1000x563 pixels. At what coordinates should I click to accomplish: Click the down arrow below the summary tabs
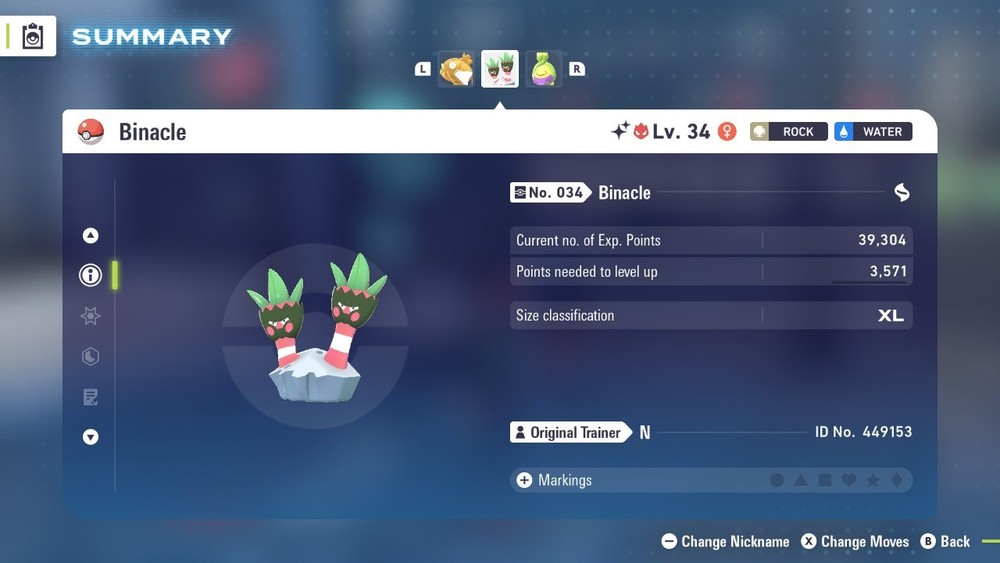90,437
